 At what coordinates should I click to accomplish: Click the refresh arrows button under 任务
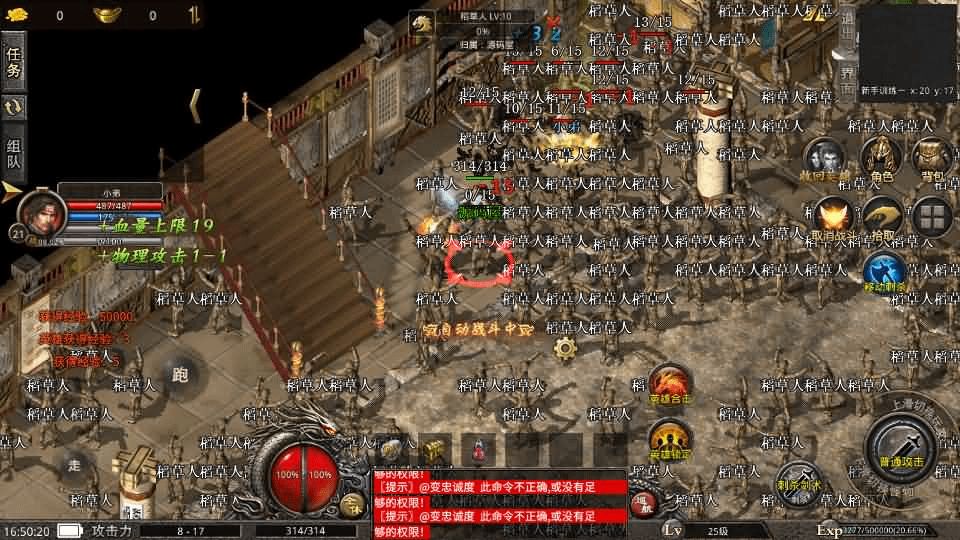coord(14,107)
